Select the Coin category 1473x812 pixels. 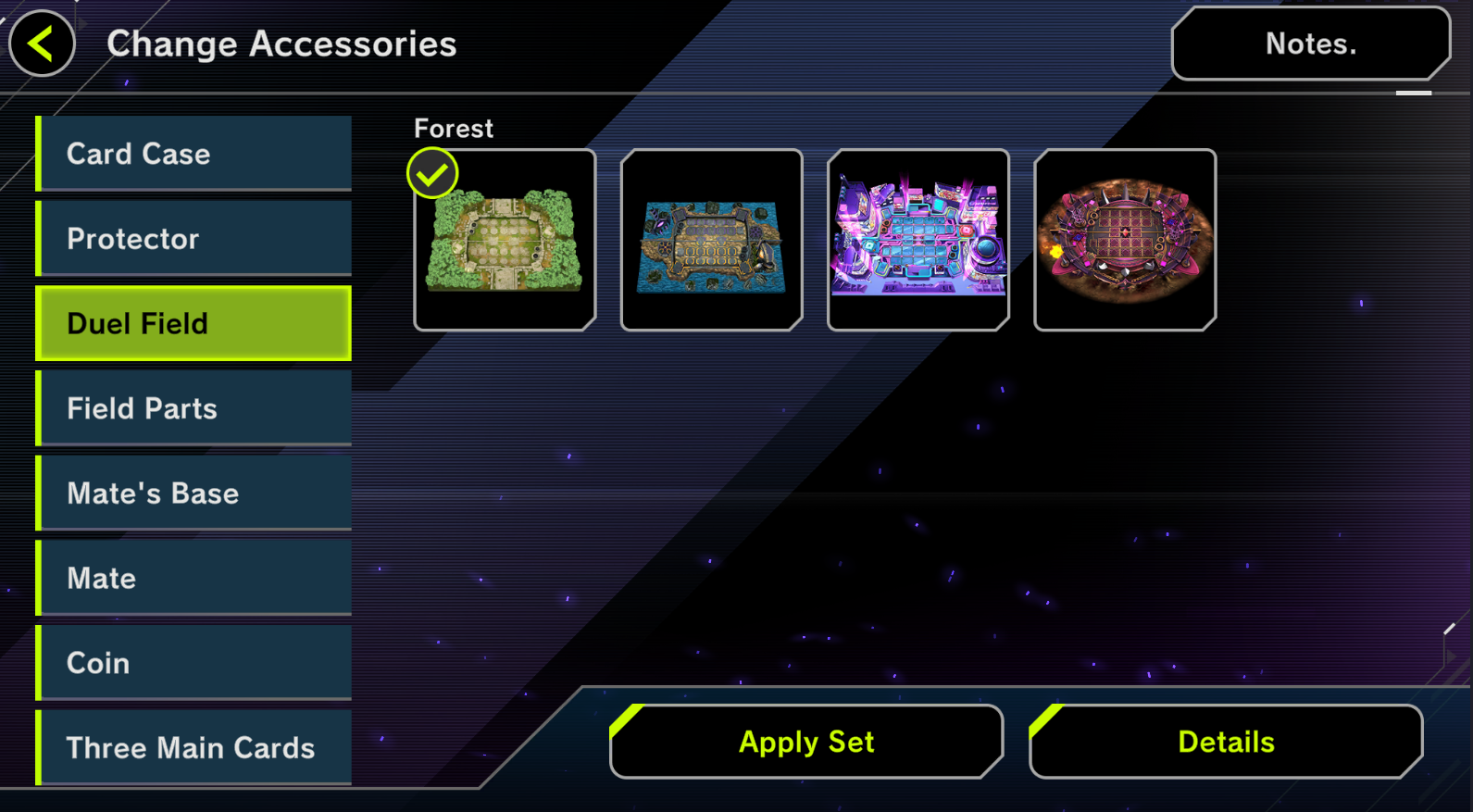coord(194,663)
